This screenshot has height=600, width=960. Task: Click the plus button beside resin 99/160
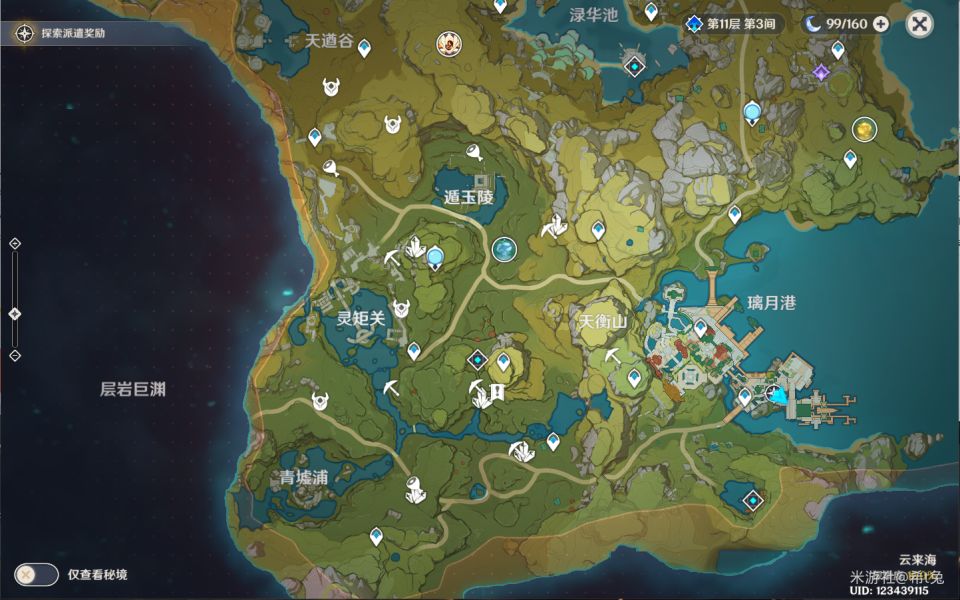tap(880, 24)
